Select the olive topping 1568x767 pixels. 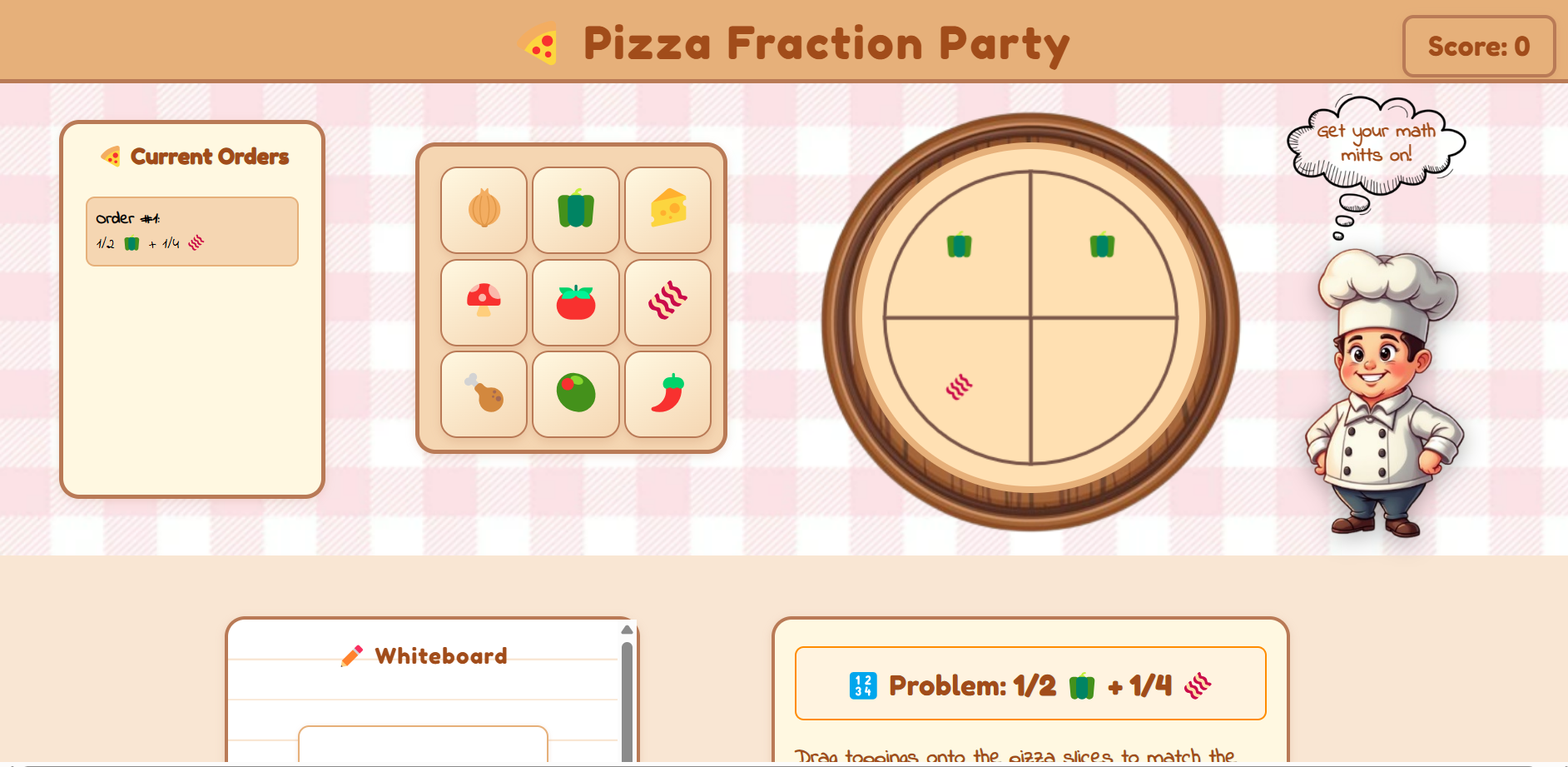[x=576, y=393]
